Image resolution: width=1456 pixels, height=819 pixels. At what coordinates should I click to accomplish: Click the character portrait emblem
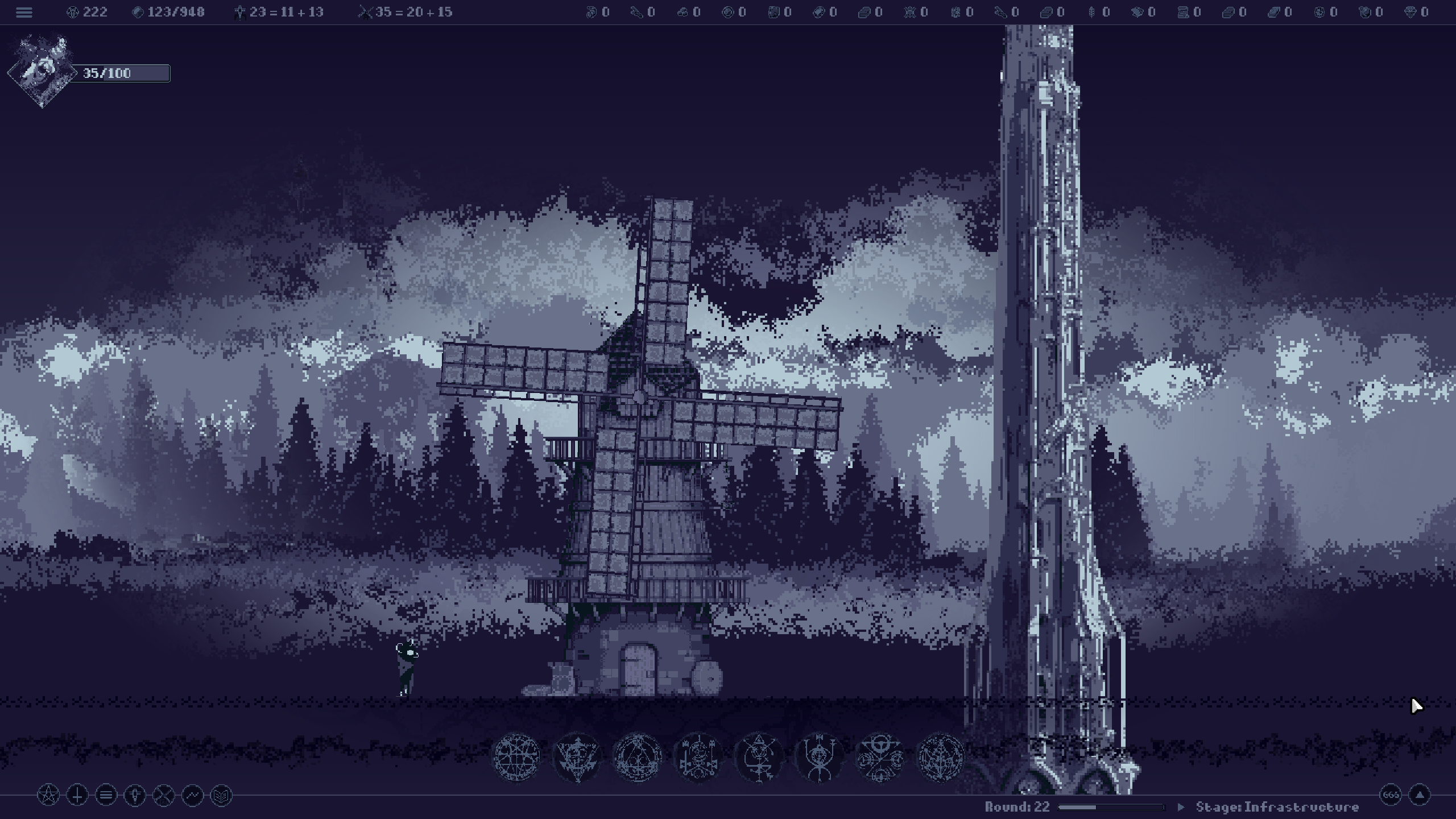click(42, 71)
